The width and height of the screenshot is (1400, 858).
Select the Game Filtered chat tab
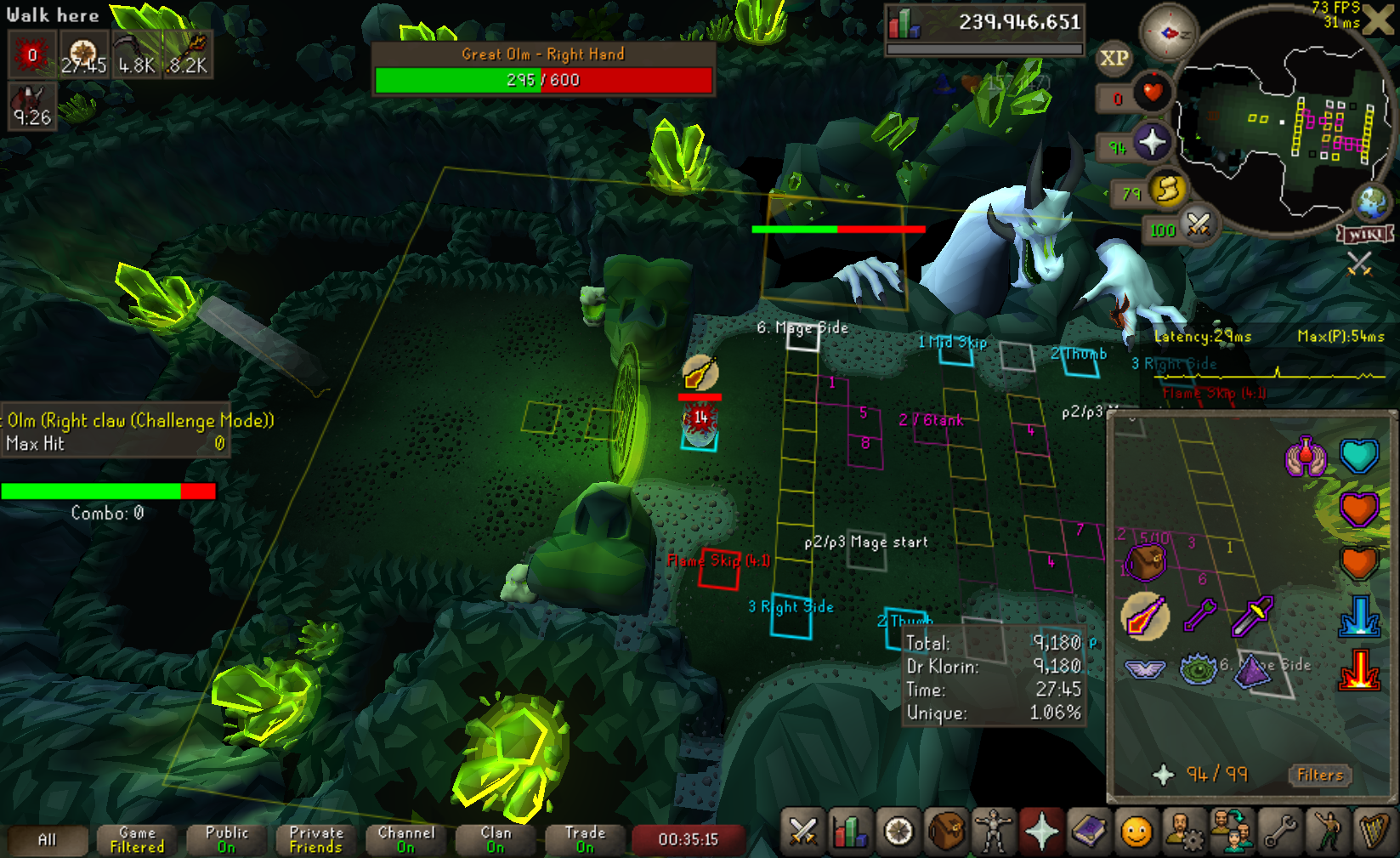(137, 839)
